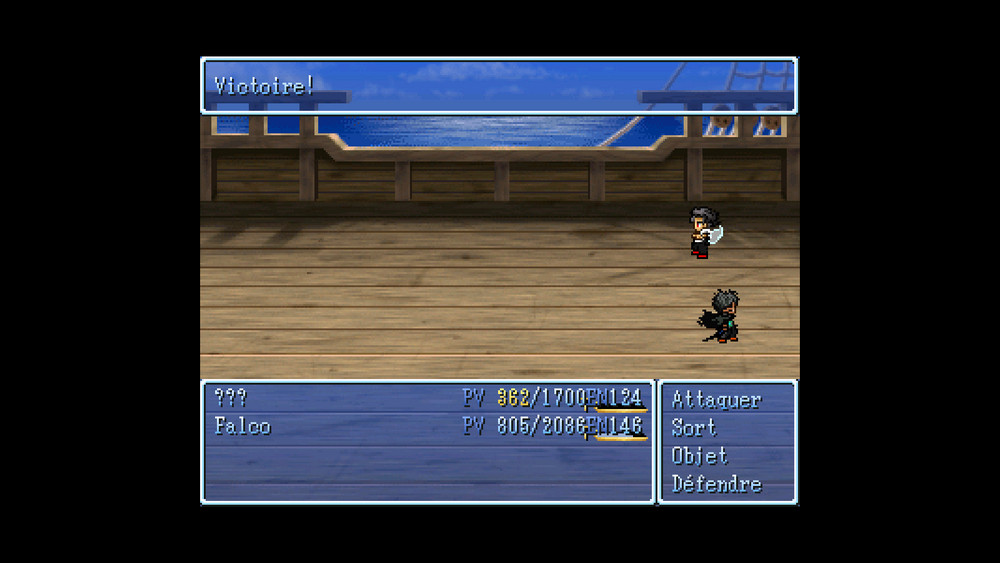Pick the Défendre option
Viewport: 1000px width, 563px height.
coord(716,484)
